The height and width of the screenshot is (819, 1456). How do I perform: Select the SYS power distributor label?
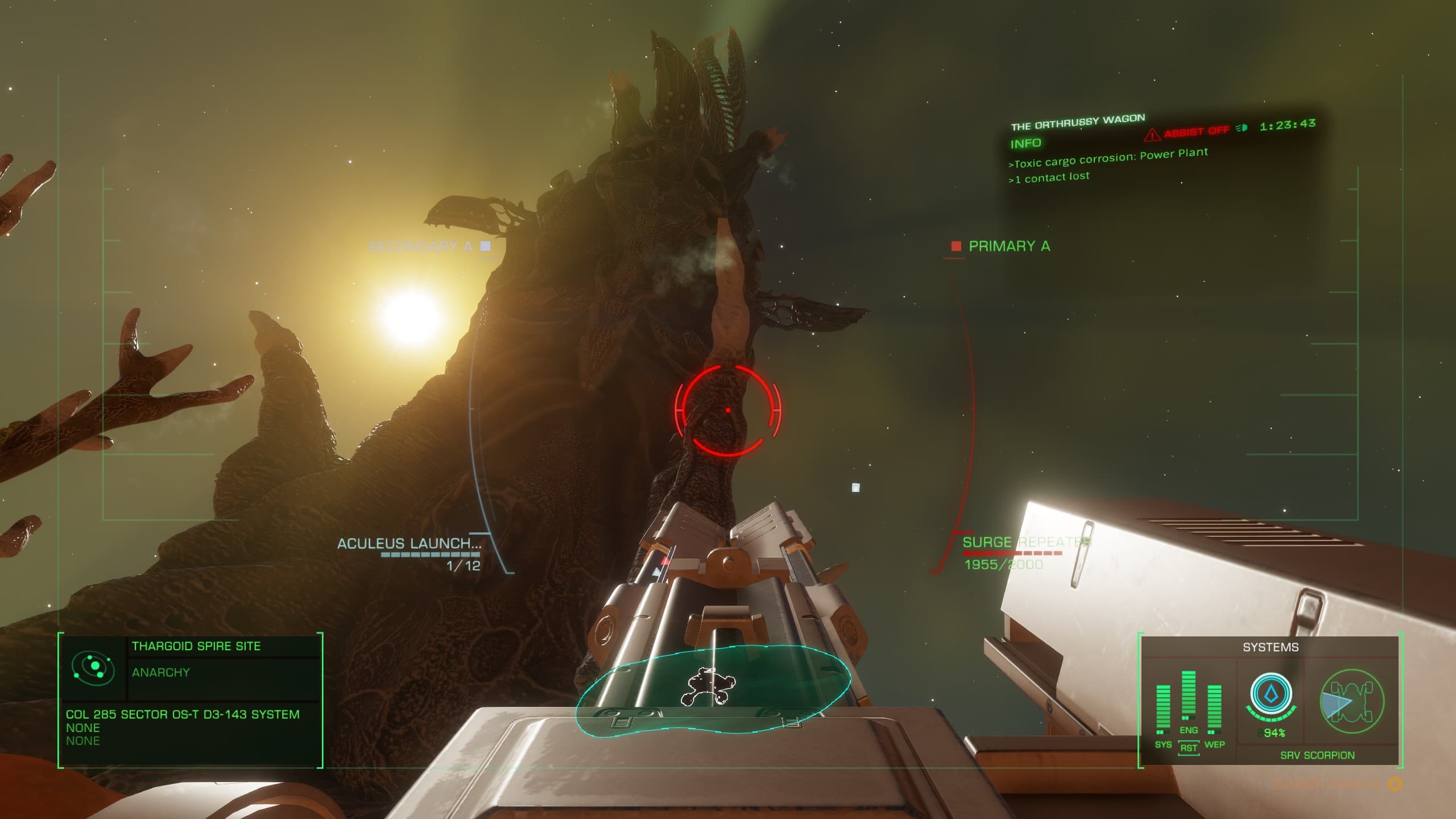click(x=1163, y=744)
